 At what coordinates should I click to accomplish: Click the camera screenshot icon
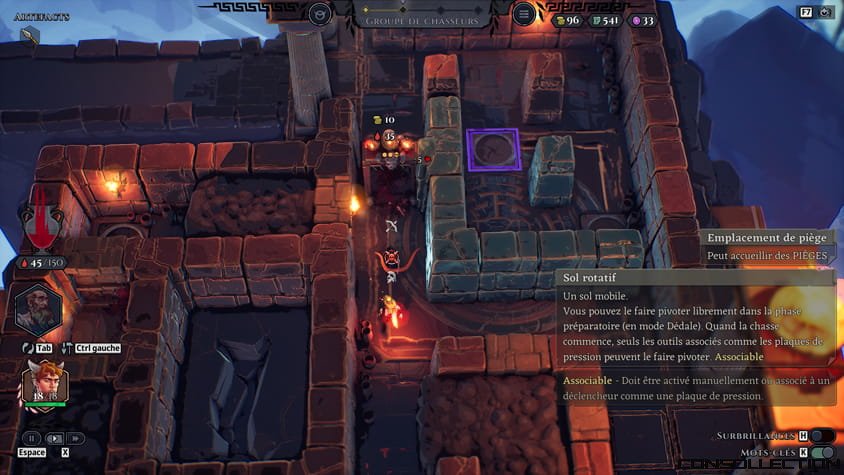[x=825, y=12]
